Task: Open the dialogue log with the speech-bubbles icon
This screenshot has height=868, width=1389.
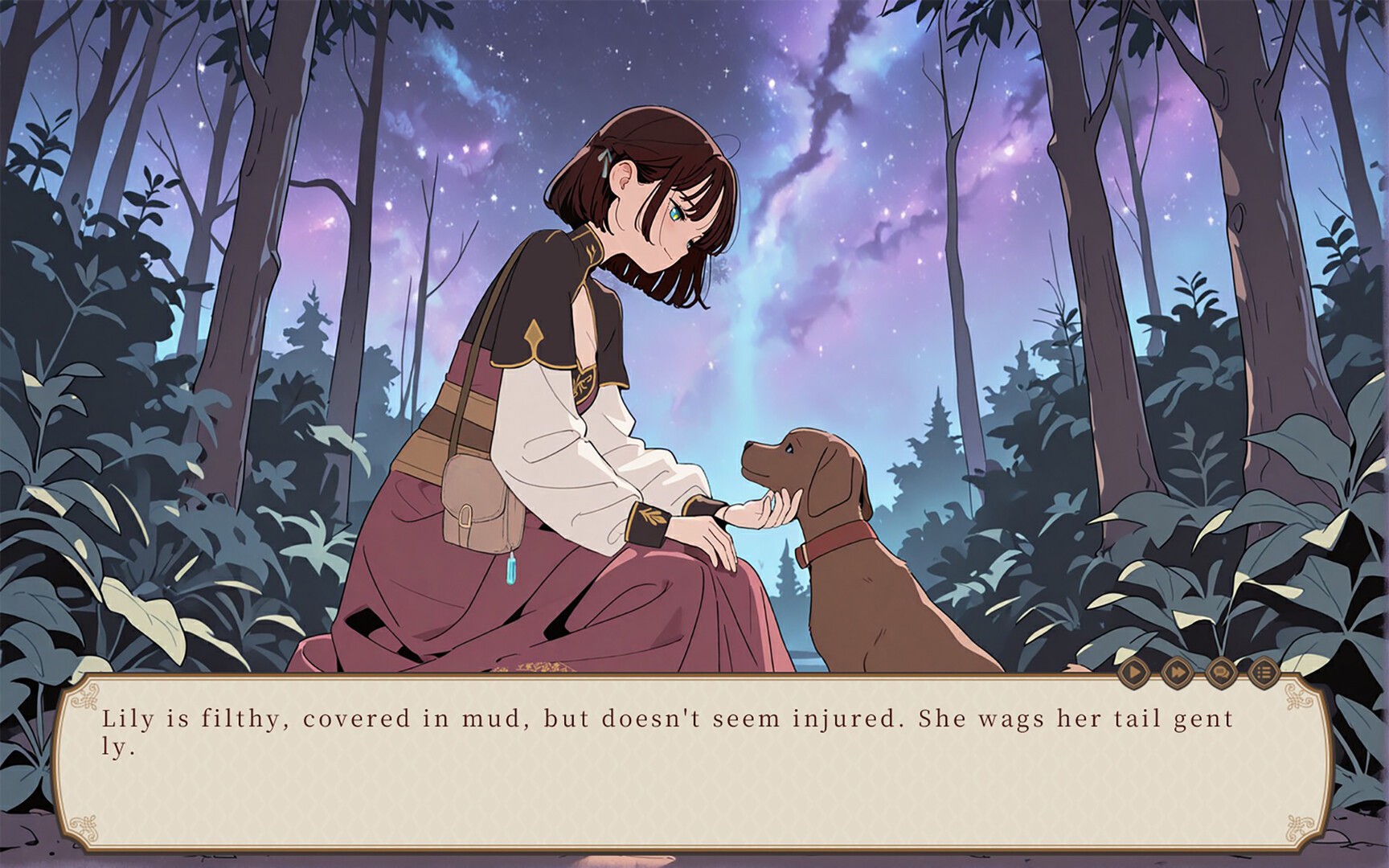Action: click(x=1220, y=671)
